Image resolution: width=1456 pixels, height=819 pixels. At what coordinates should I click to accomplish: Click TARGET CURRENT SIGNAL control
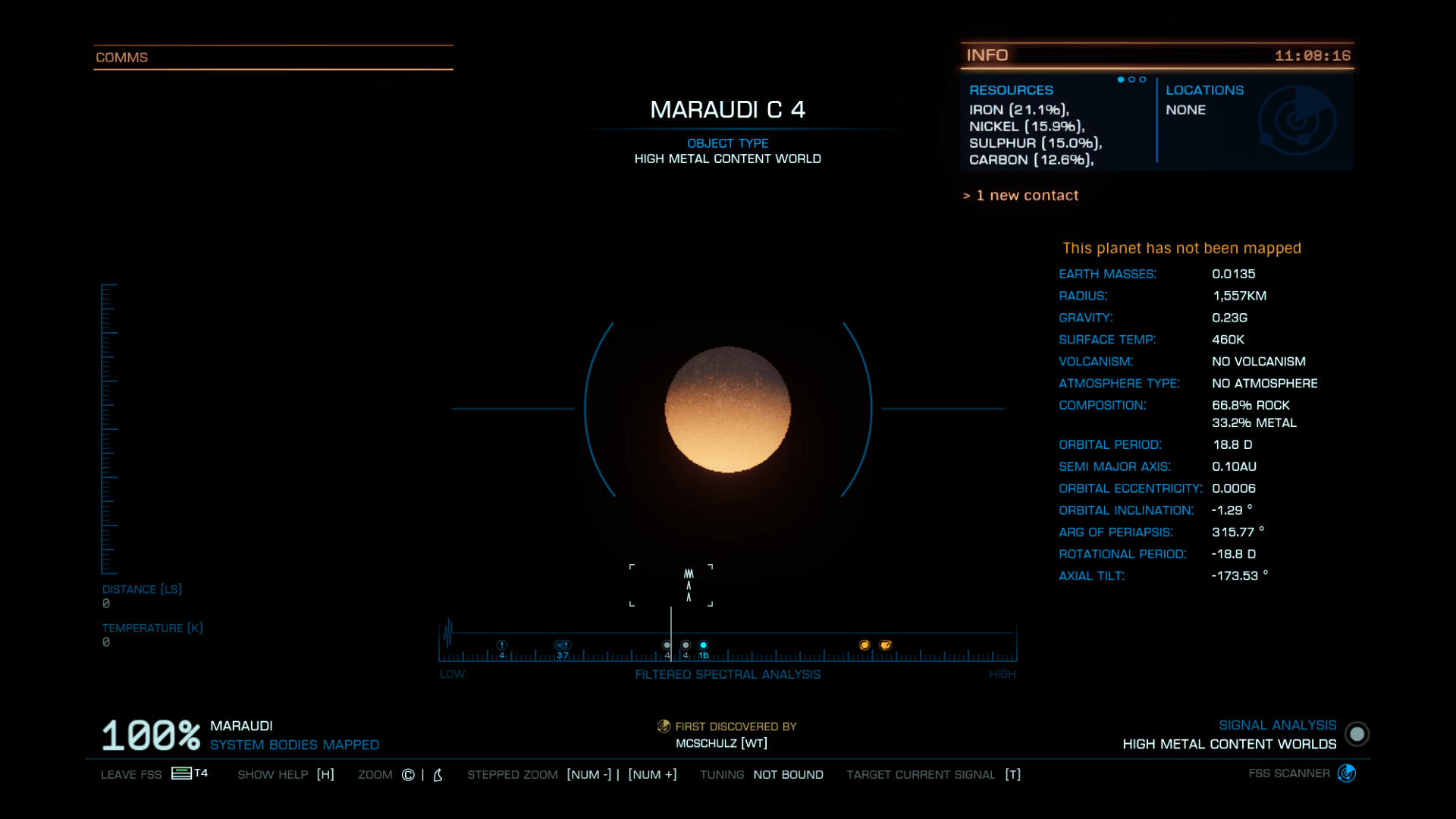(921, 774)
